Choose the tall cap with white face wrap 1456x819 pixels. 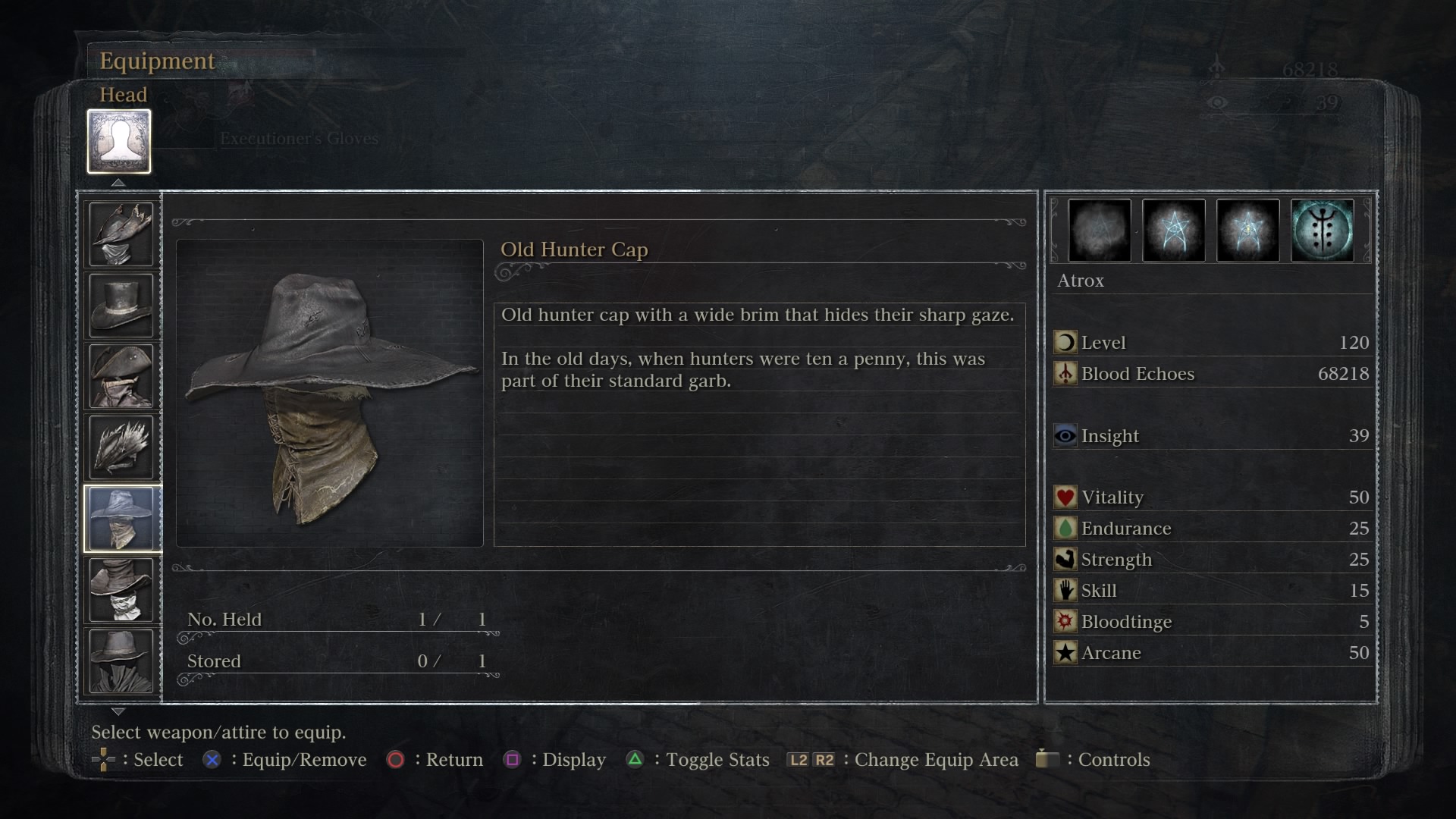point(121,590)
